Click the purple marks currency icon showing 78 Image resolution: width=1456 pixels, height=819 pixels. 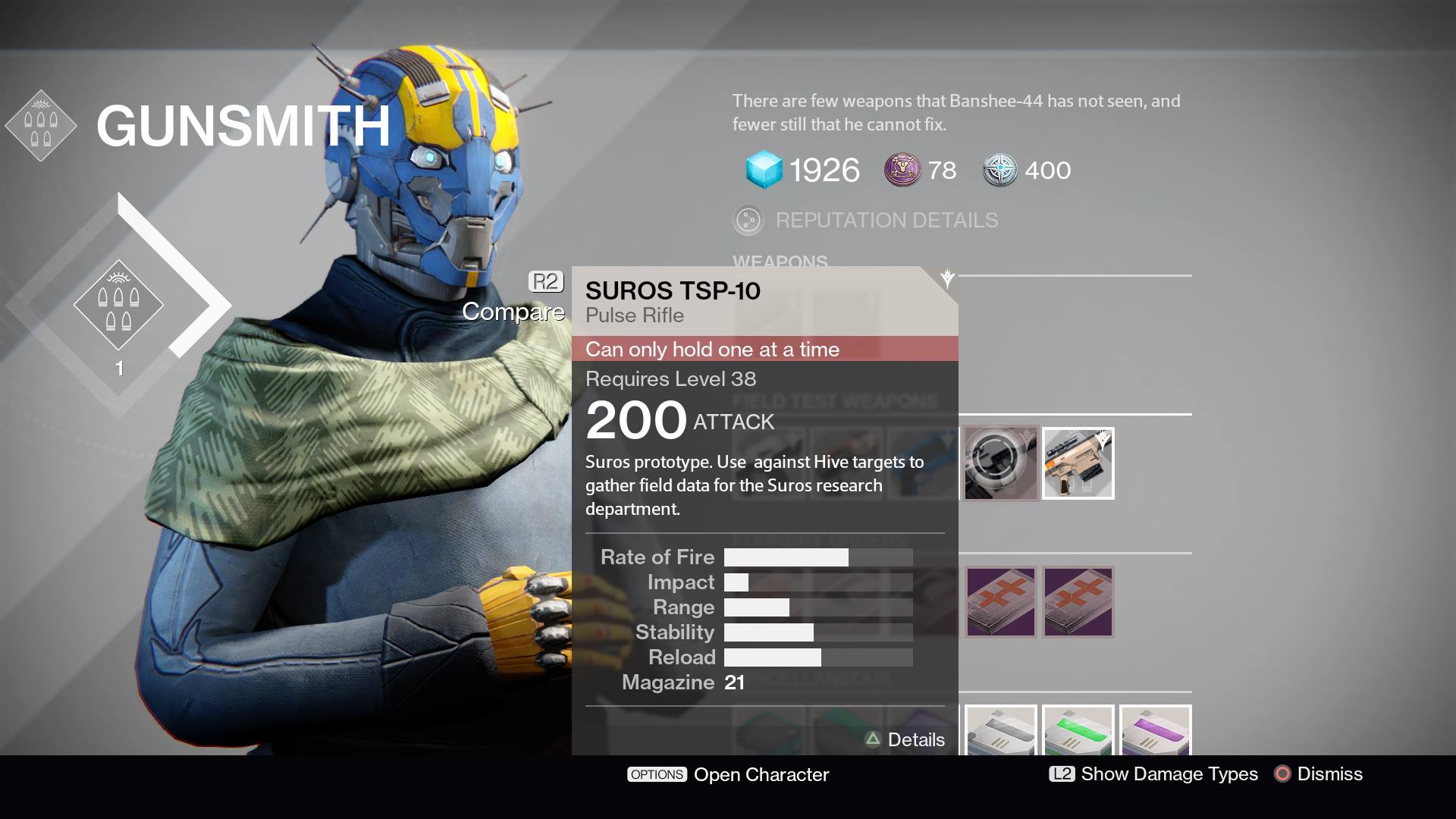(901, 169)
